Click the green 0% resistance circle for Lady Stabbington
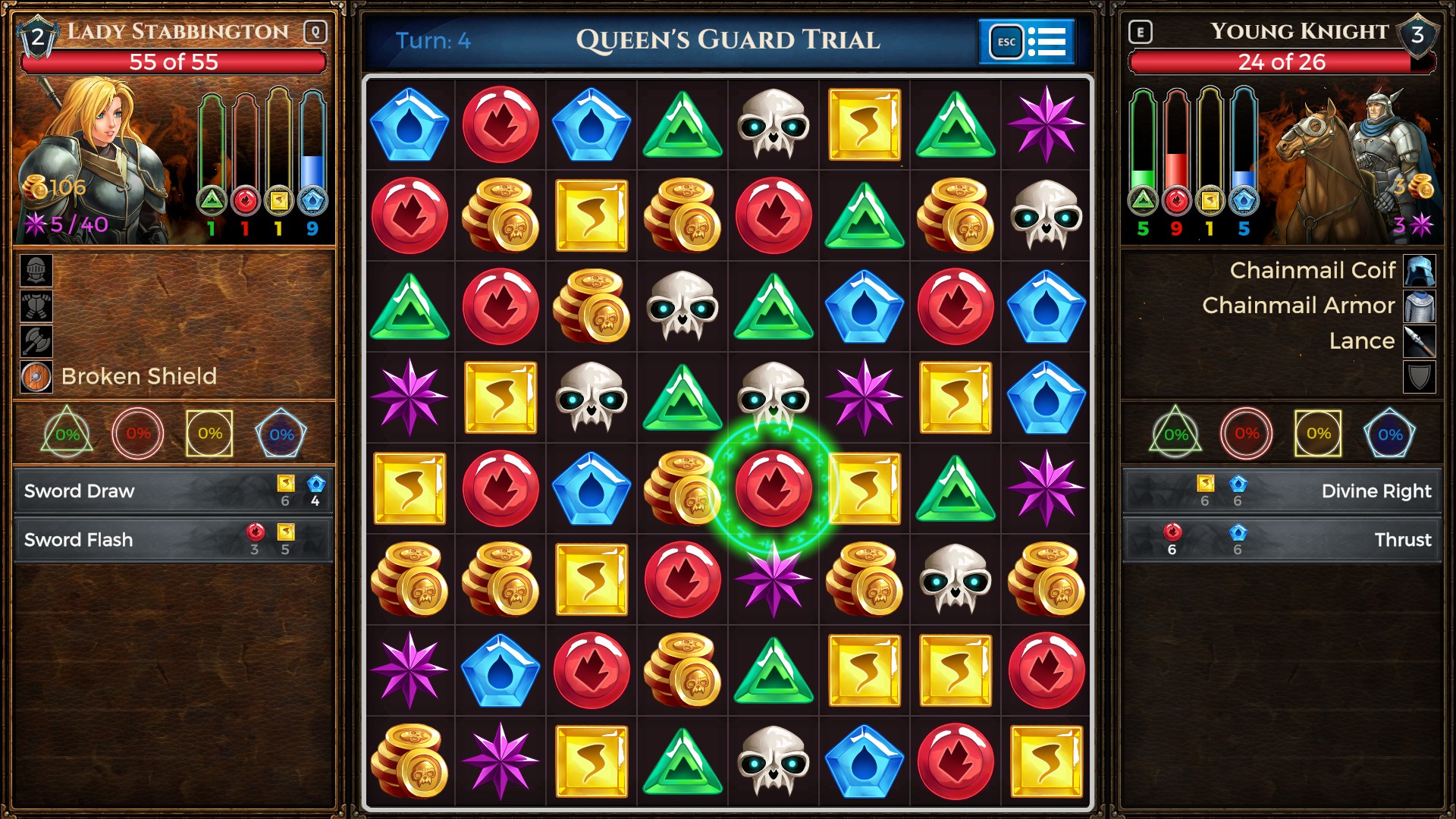Screen dimensions: 1456x819 pos(67,434)
